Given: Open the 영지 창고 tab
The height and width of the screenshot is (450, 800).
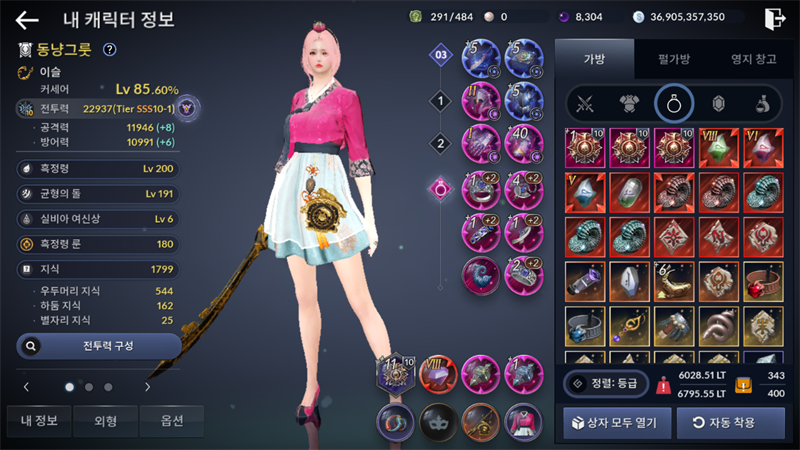Looking at the screenshot, I should tap(753, 59).
